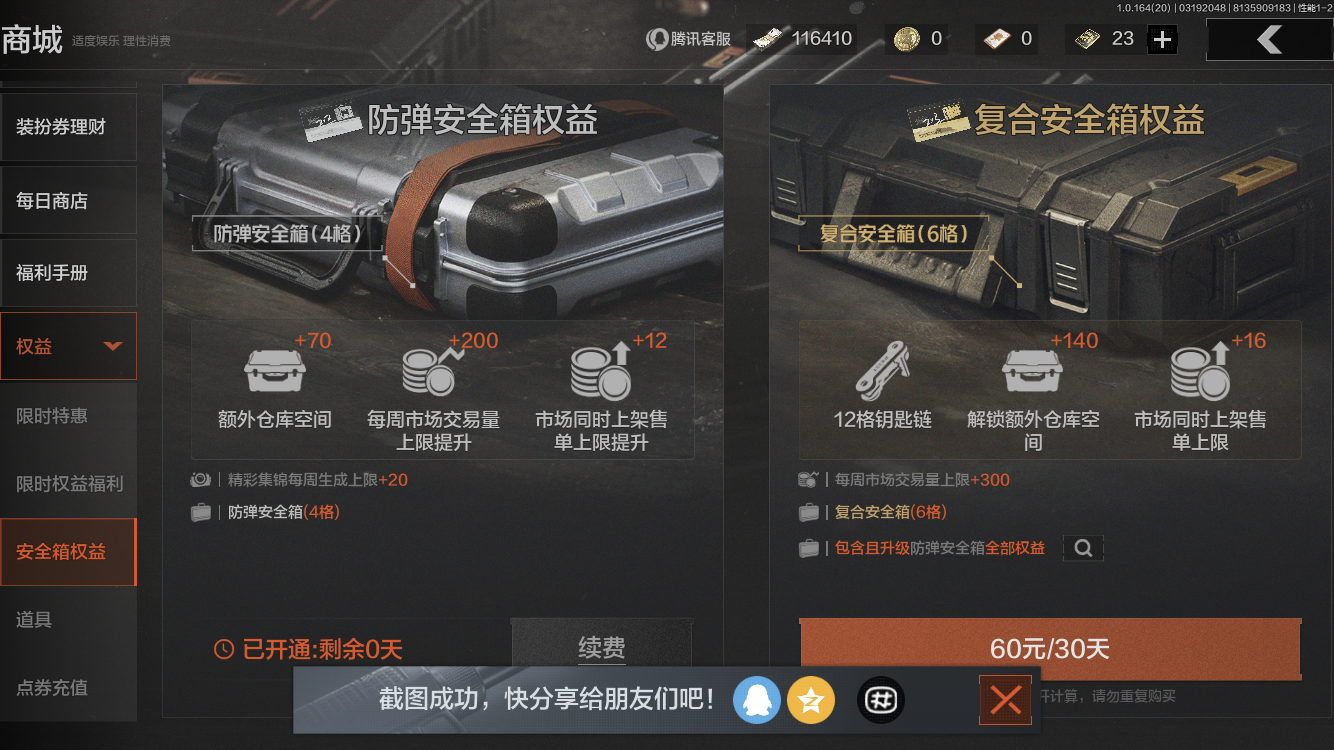Click the golden coupon icon showing 23
Viewport: 1334px width, 750px height.
tap(1086, 38)
